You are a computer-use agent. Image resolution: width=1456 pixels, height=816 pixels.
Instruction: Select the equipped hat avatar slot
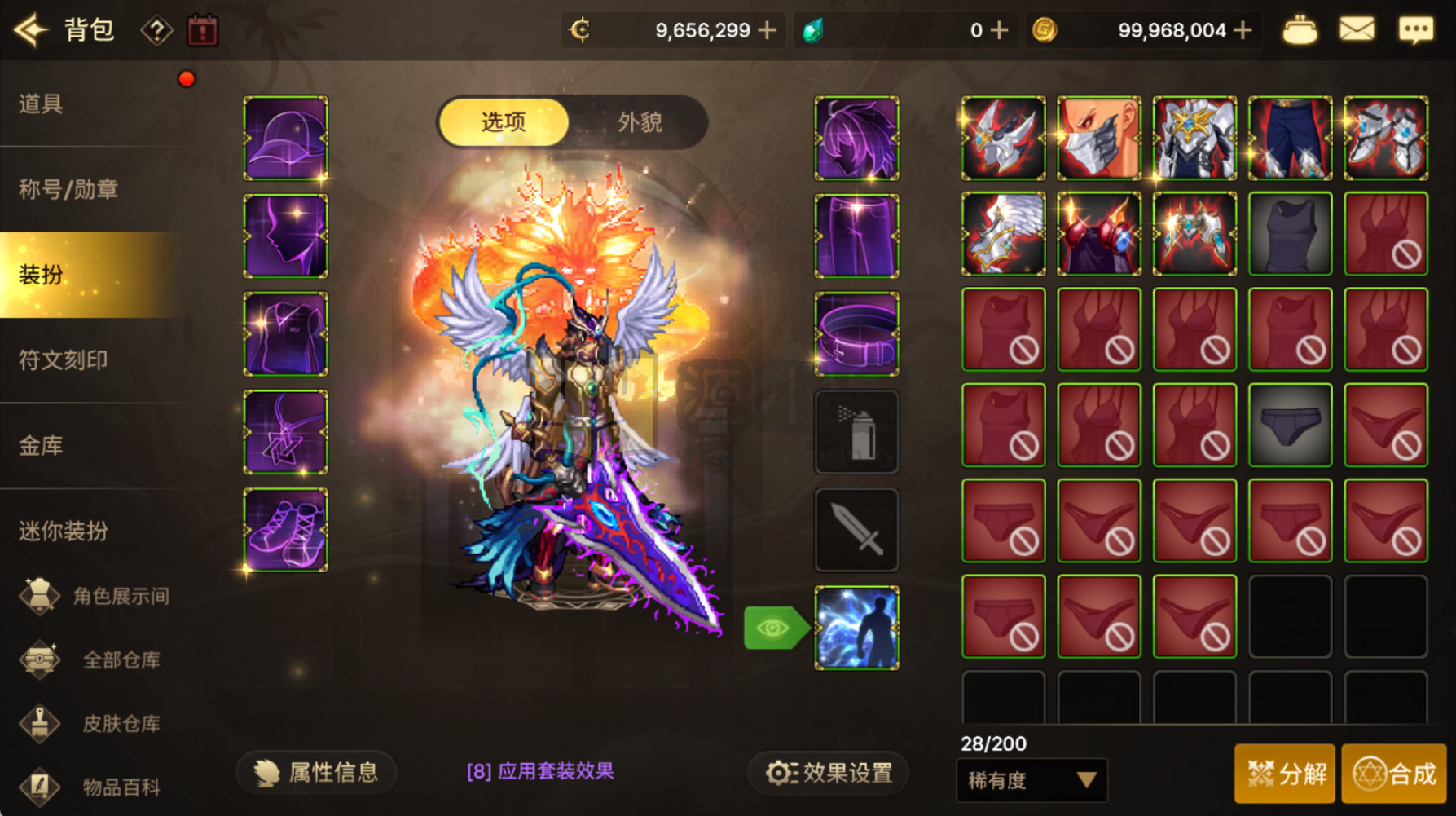284,137
